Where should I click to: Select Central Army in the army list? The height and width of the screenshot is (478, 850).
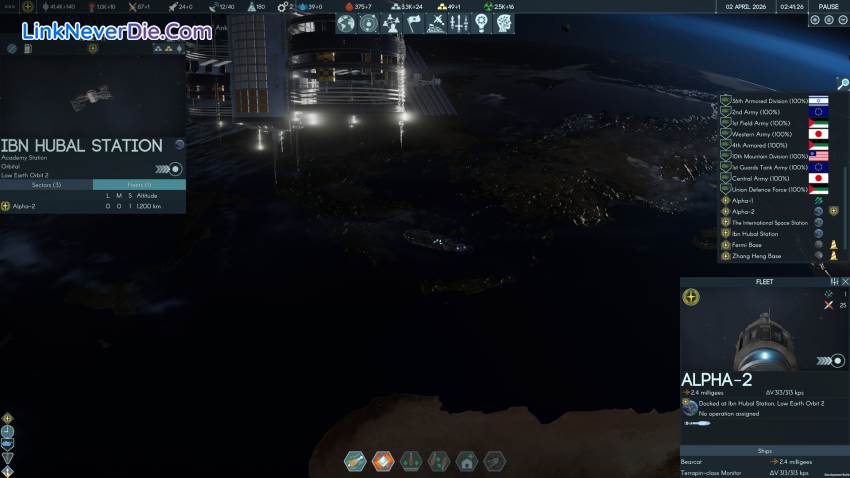pos(756,178)
